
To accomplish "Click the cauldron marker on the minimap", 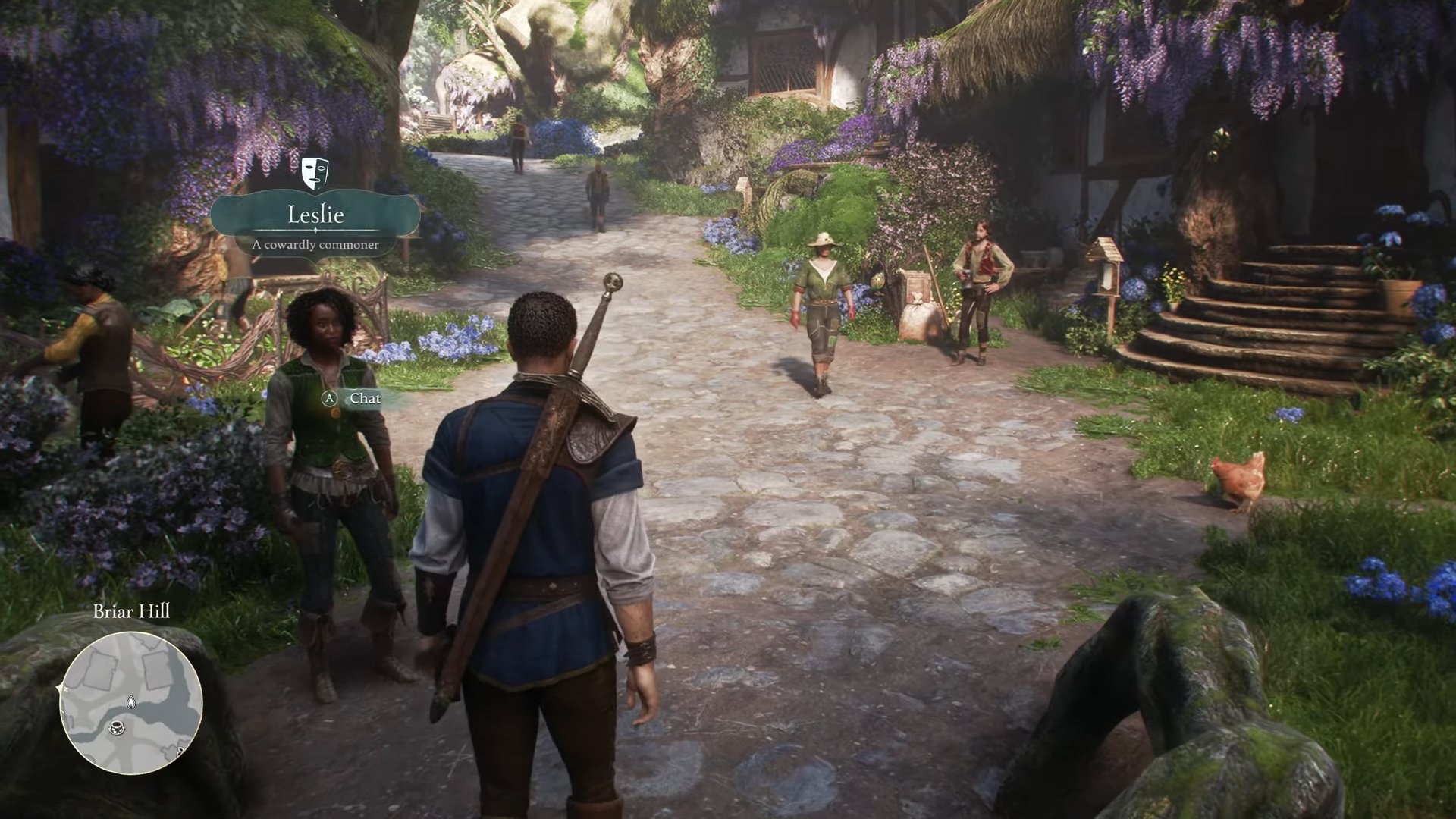I will click(117, 727).
